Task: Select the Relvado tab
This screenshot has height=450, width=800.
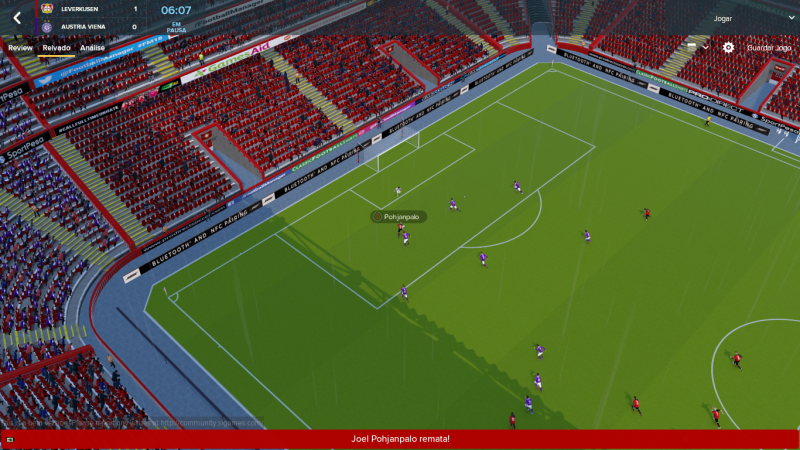Action: 56,47
